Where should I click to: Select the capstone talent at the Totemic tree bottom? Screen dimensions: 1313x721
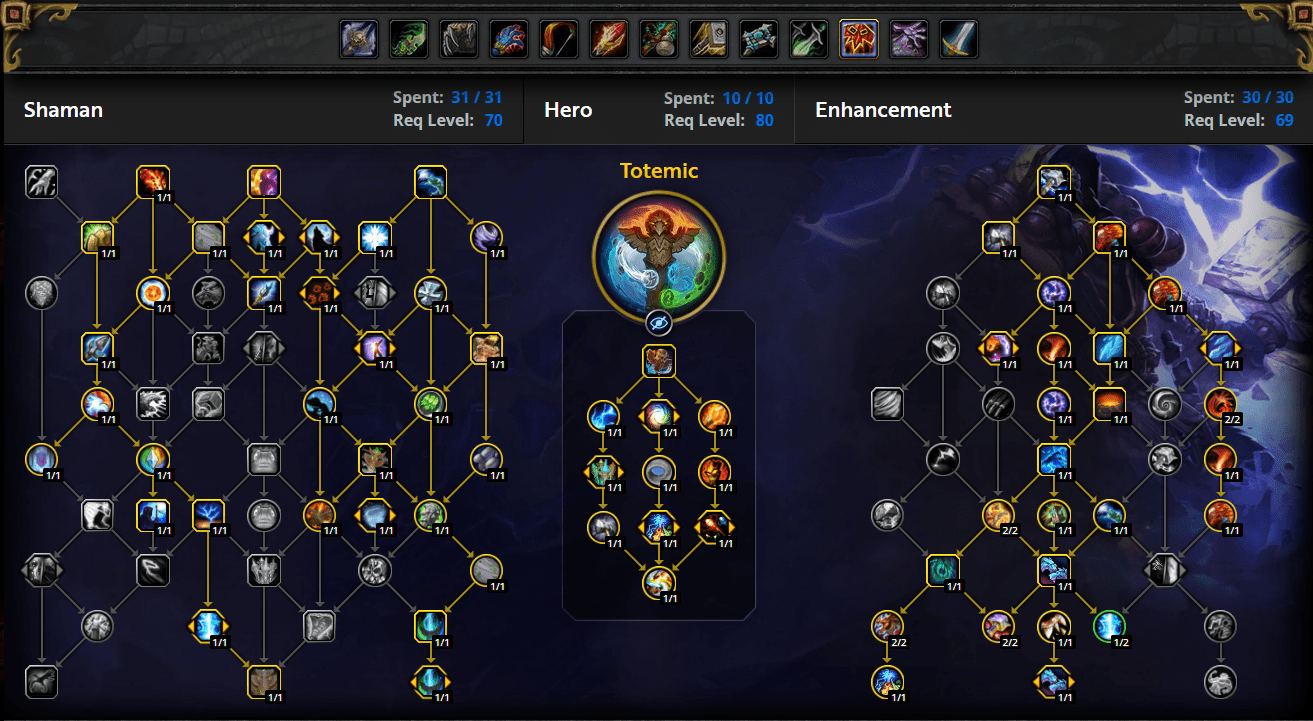pyautogui.click(x=658, y=583)
